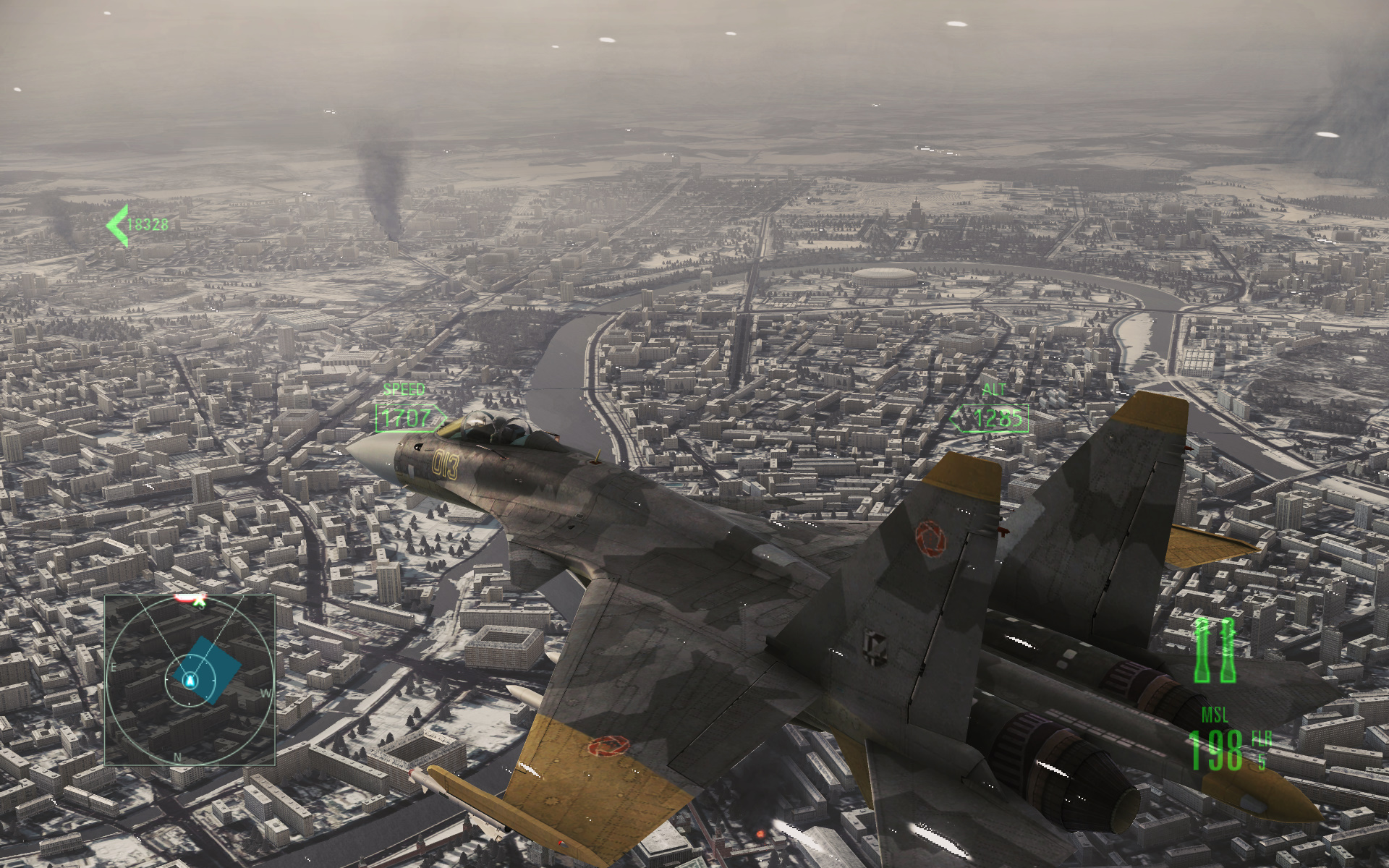The width and height of the screenshot is (1389, 868).
Task: Select the left missile icon in the weapon display
Action: coord(1202,651)
